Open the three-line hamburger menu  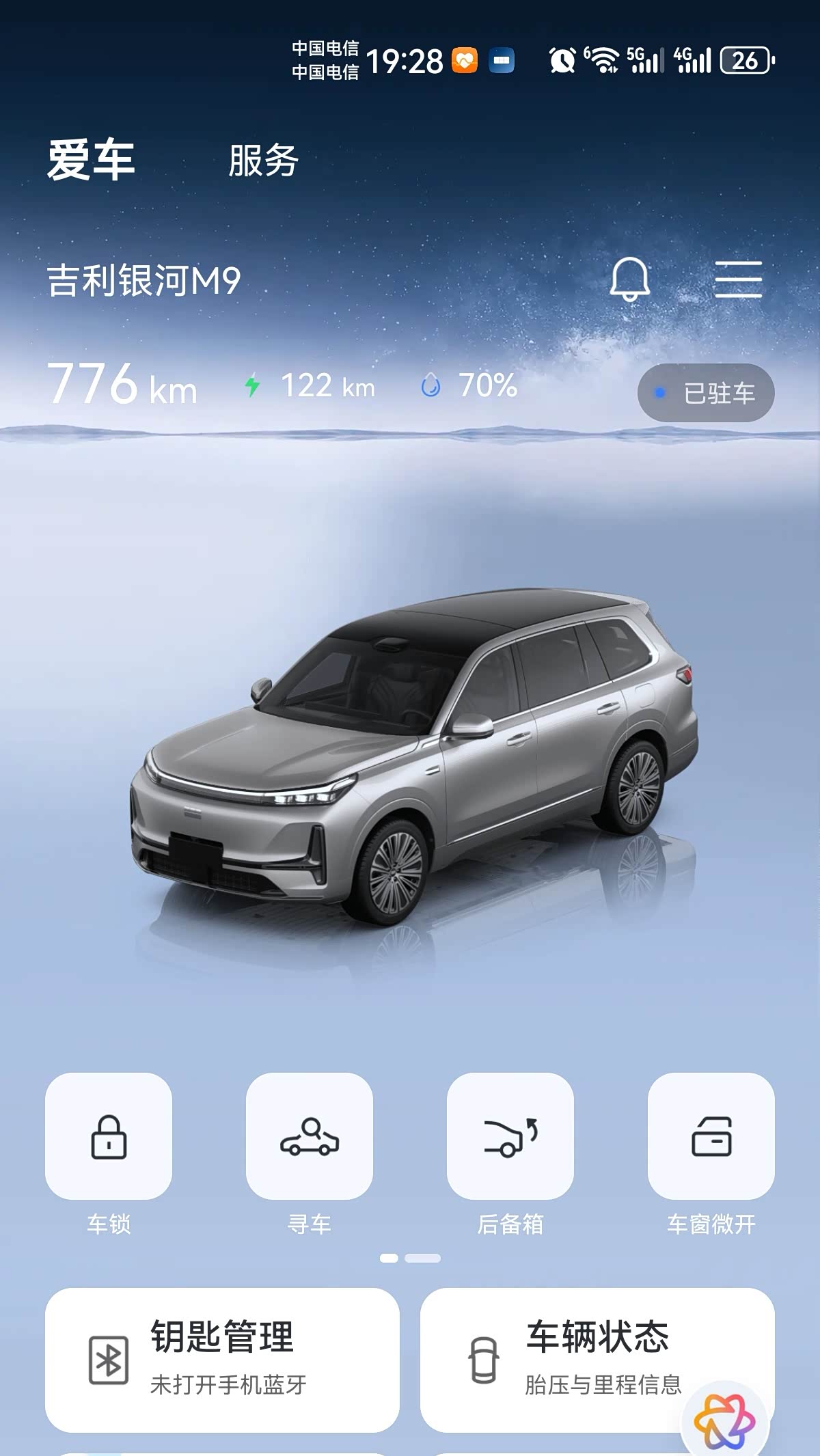point(738,279)
